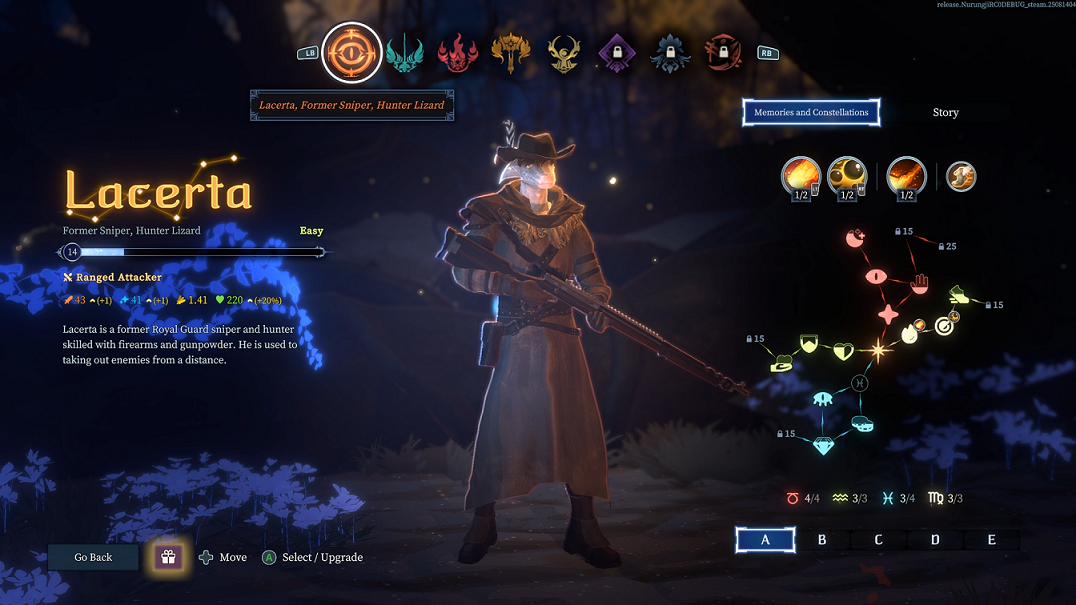Select constellation loadout A

point(766,540)
